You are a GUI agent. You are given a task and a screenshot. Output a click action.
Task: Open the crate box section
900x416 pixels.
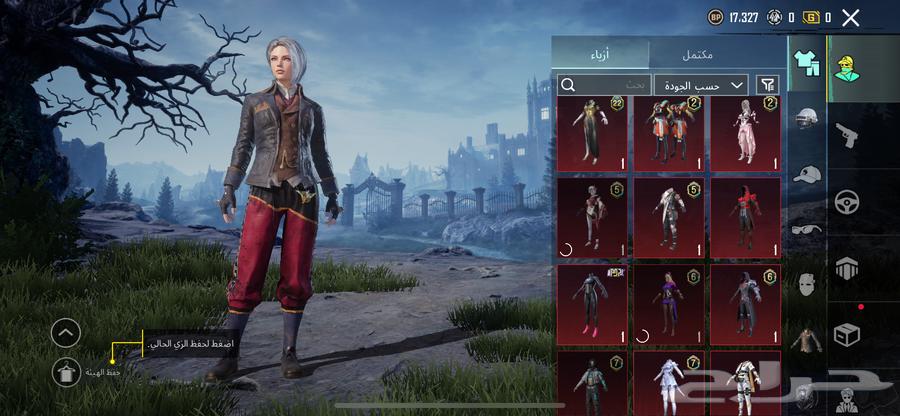847,335
